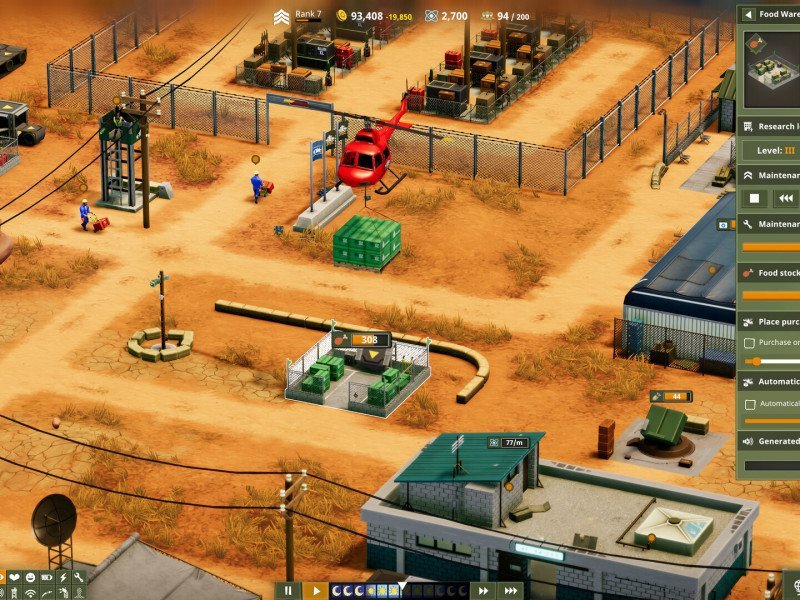Pause the game simulation

(287, 590)
